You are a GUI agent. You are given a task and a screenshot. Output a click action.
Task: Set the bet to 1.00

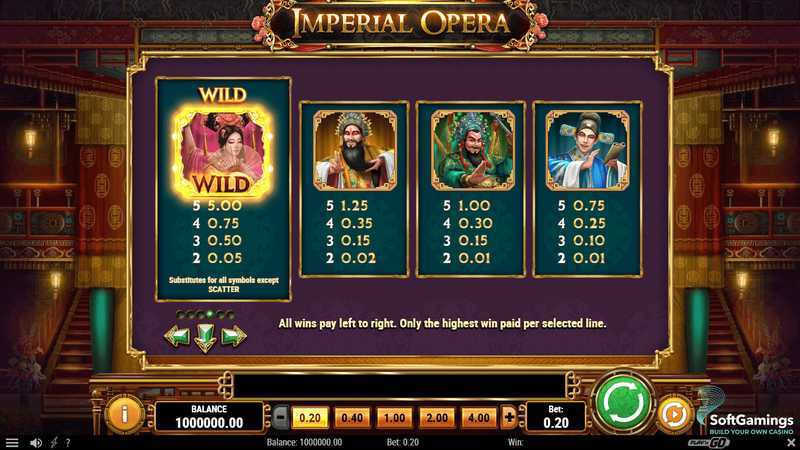coord(395,416)
